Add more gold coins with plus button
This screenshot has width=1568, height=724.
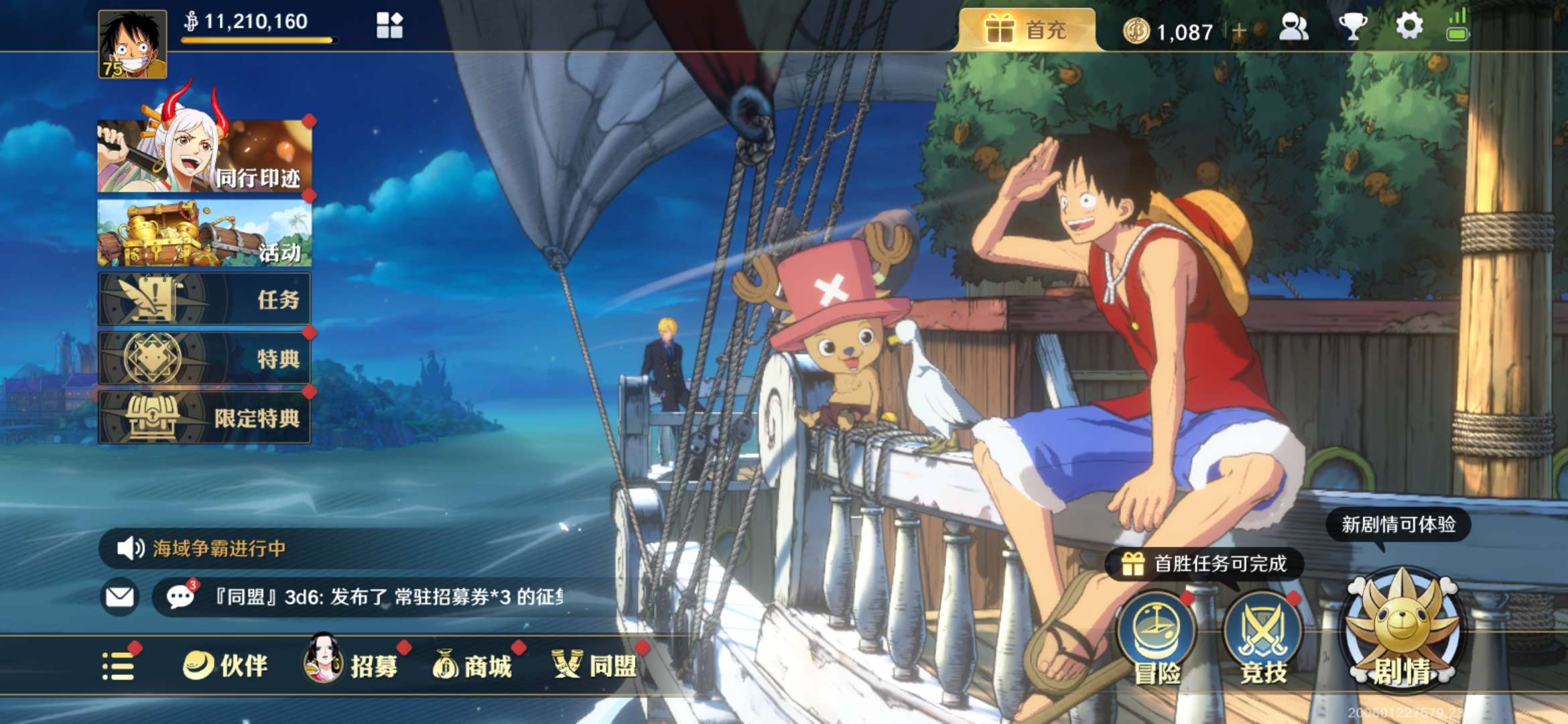1238,31
